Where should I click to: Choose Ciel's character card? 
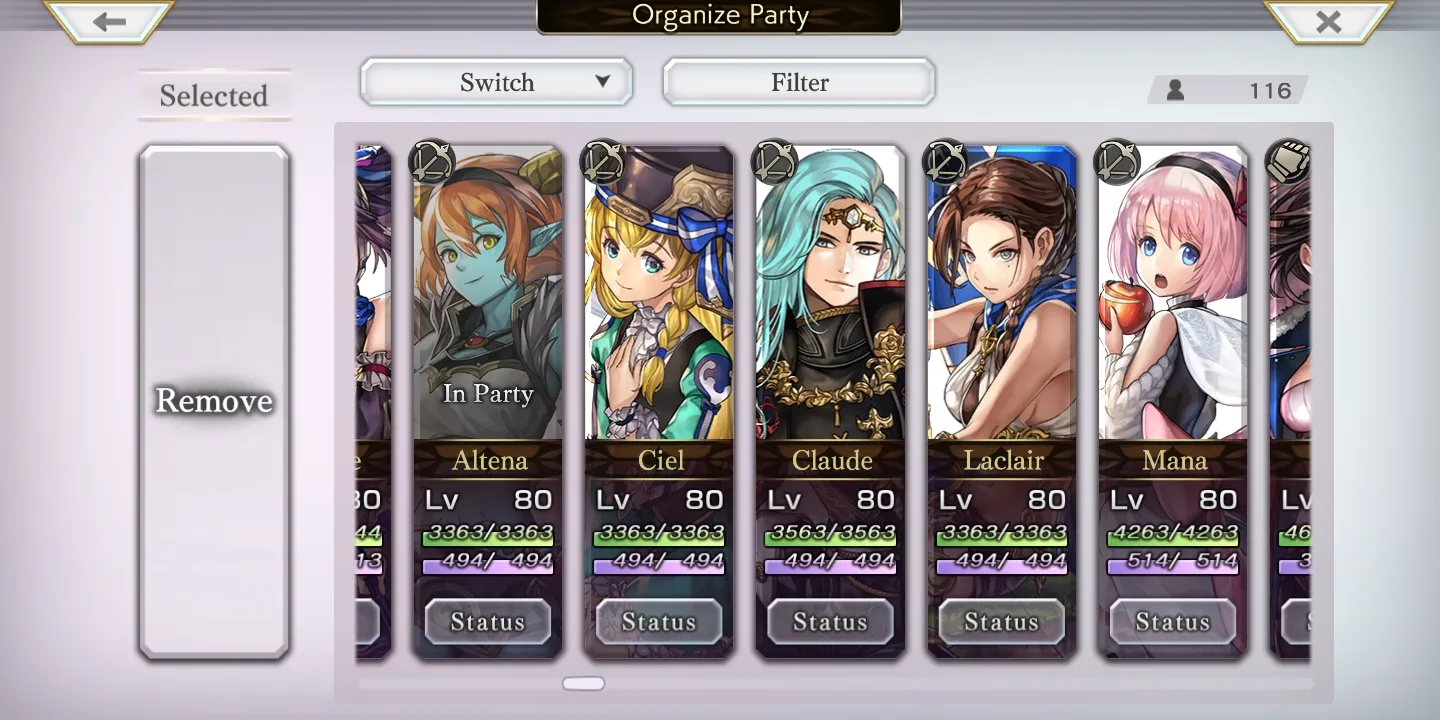point(659,300)
